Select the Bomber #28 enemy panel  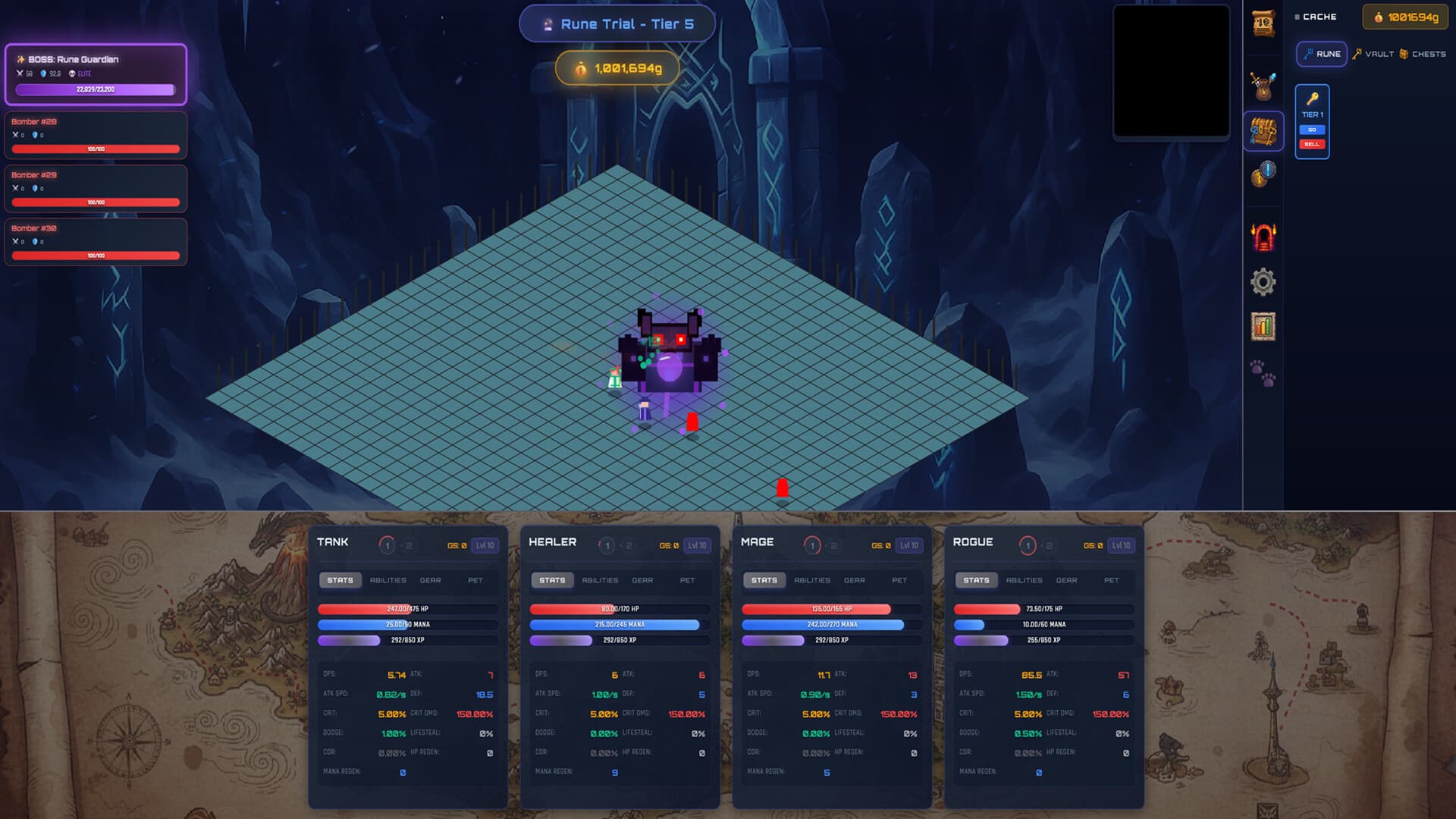pos(96,135)
